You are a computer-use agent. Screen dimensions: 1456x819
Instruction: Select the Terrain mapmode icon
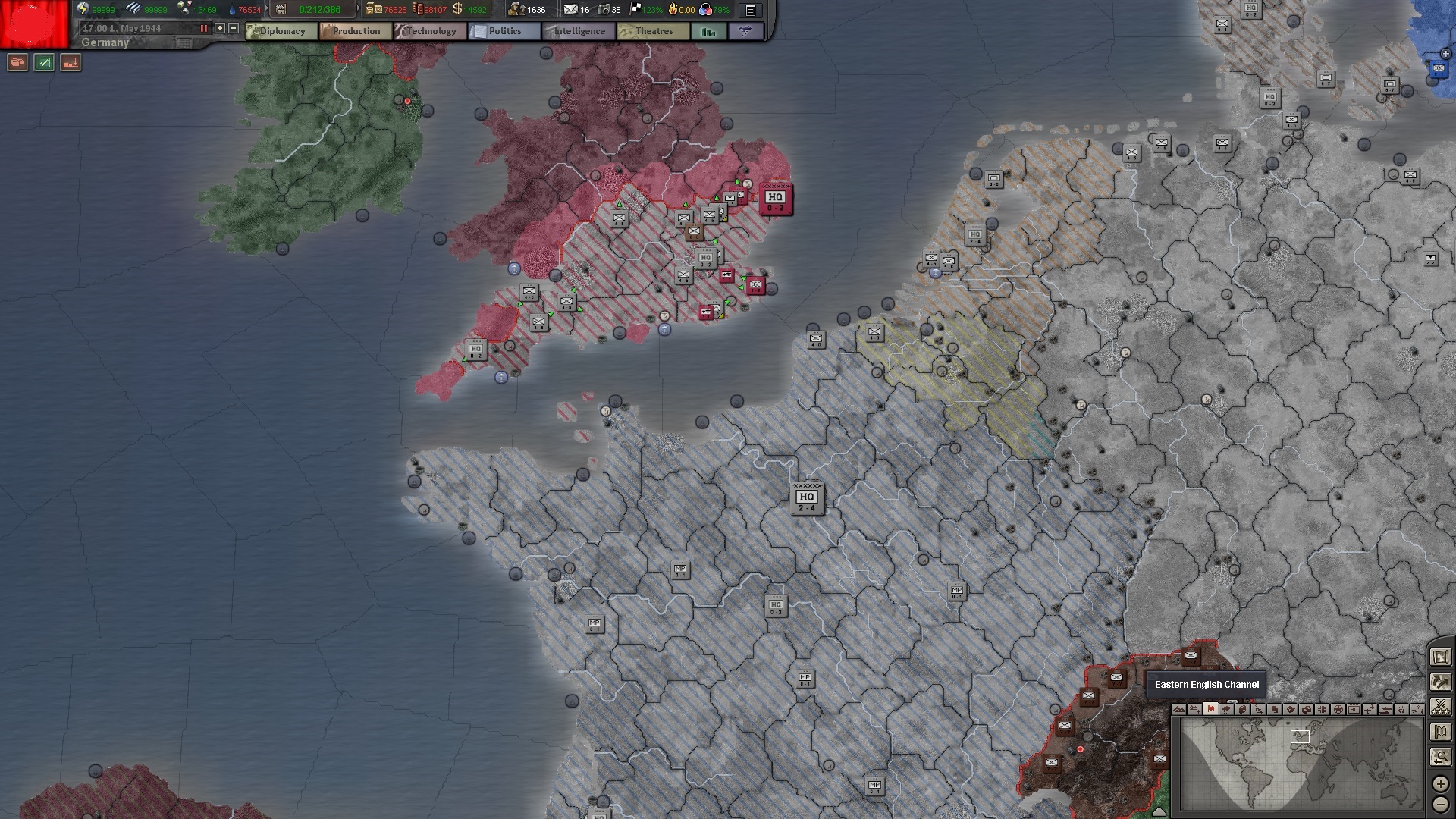(1178, 711)
